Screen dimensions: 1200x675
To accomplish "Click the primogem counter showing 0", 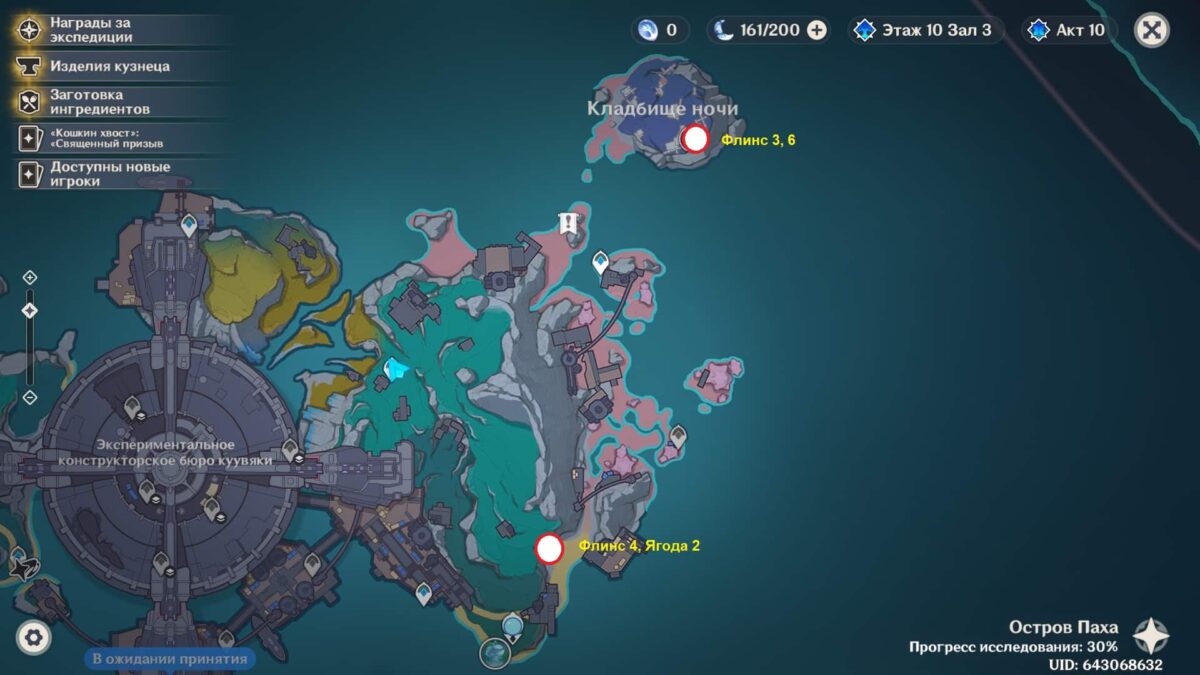I will (x=660, y=30).
